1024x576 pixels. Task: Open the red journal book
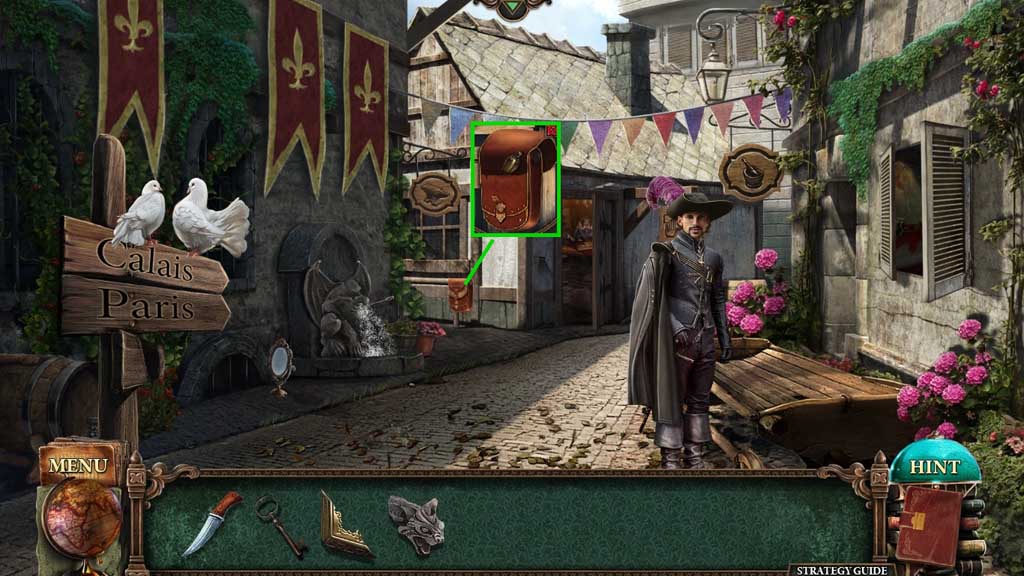(928, 524)
